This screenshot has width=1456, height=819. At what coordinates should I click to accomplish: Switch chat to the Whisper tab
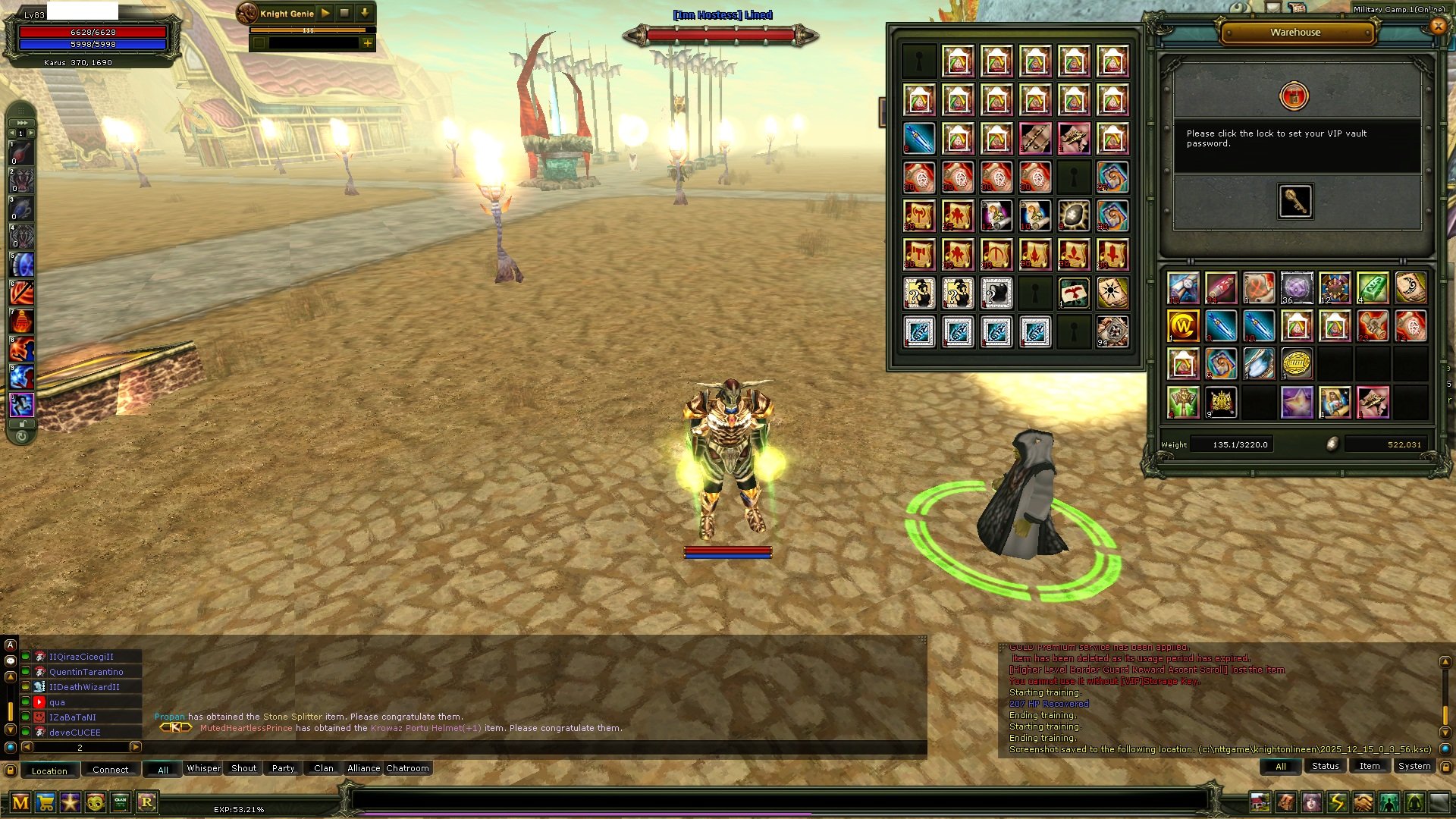[203, 768]
